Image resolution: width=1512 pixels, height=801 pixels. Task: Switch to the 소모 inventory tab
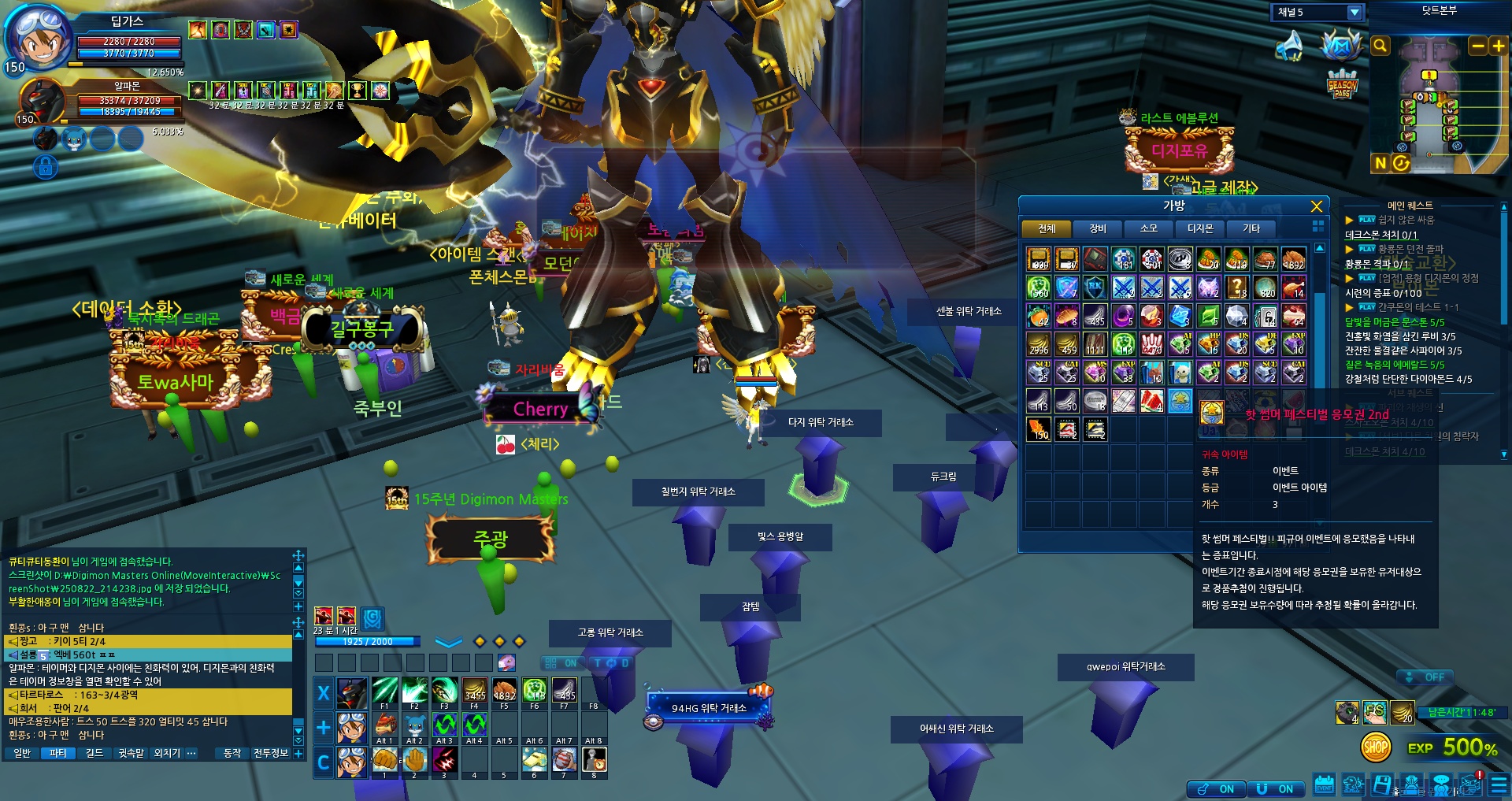1148,228
